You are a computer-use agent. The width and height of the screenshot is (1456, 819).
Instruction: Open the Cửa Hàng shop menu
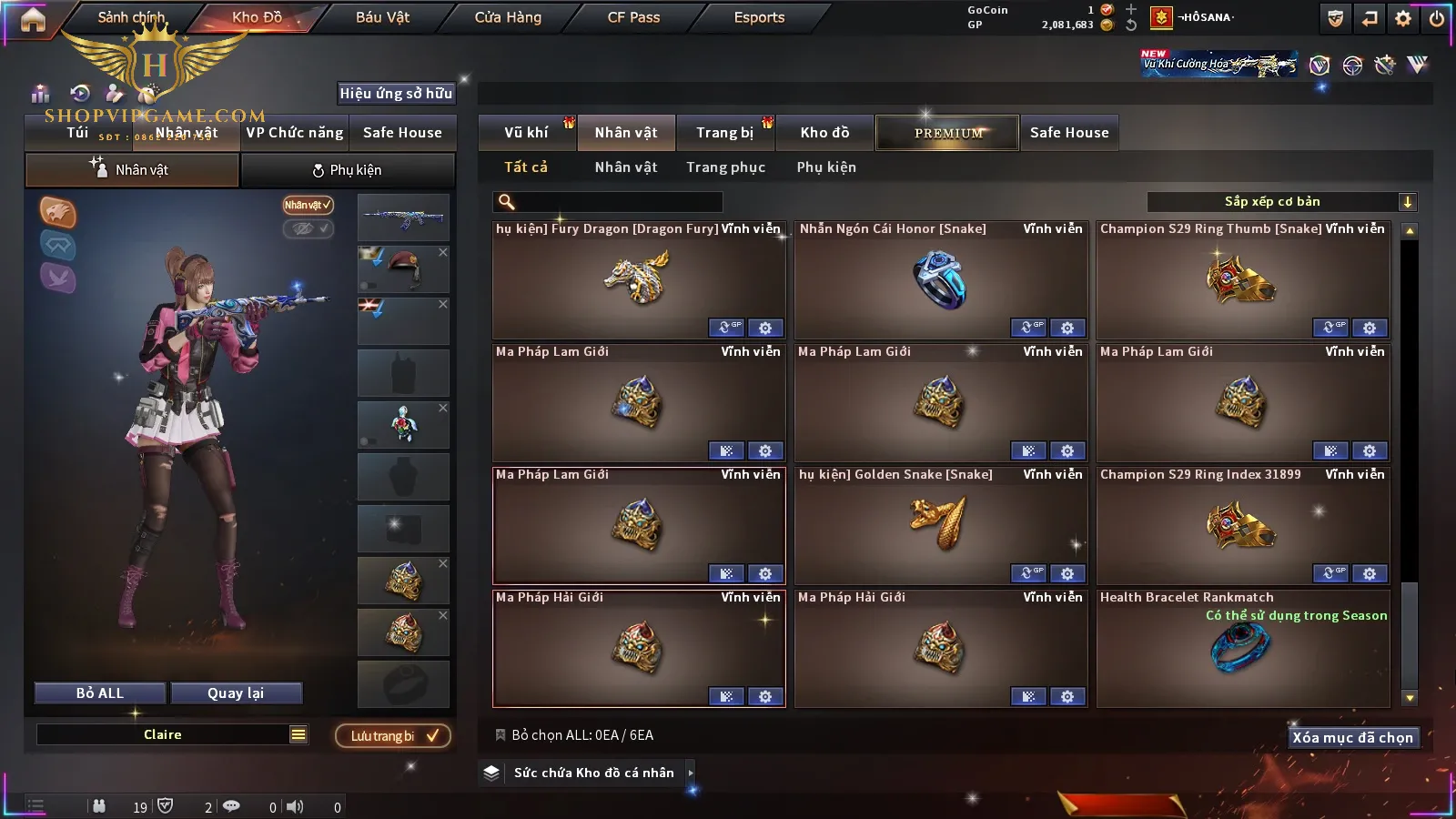click(x=508, y=17)
